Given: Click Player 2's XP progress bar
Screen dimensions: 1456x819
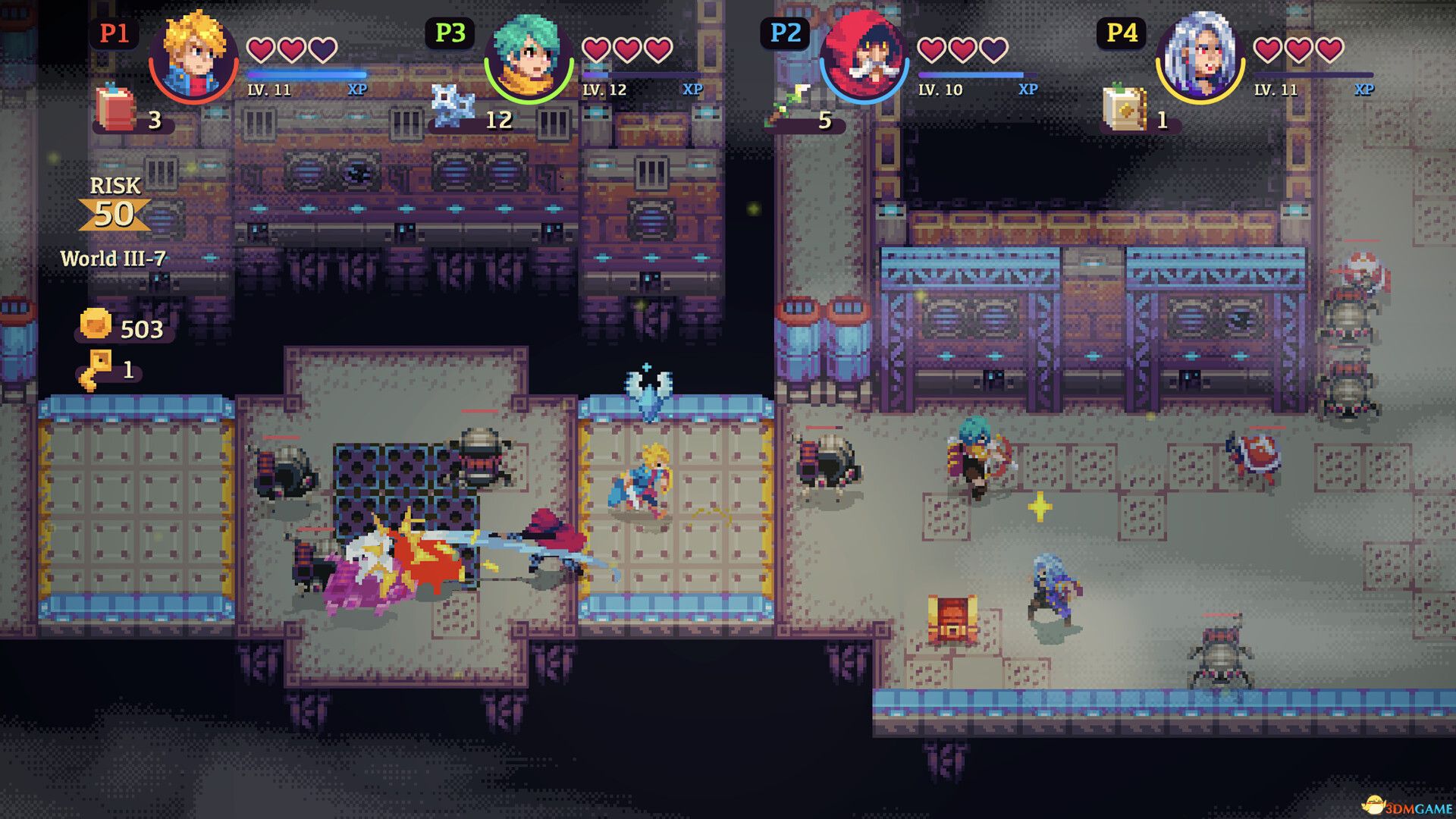Looking at the screenshot, I should (971, 74).
